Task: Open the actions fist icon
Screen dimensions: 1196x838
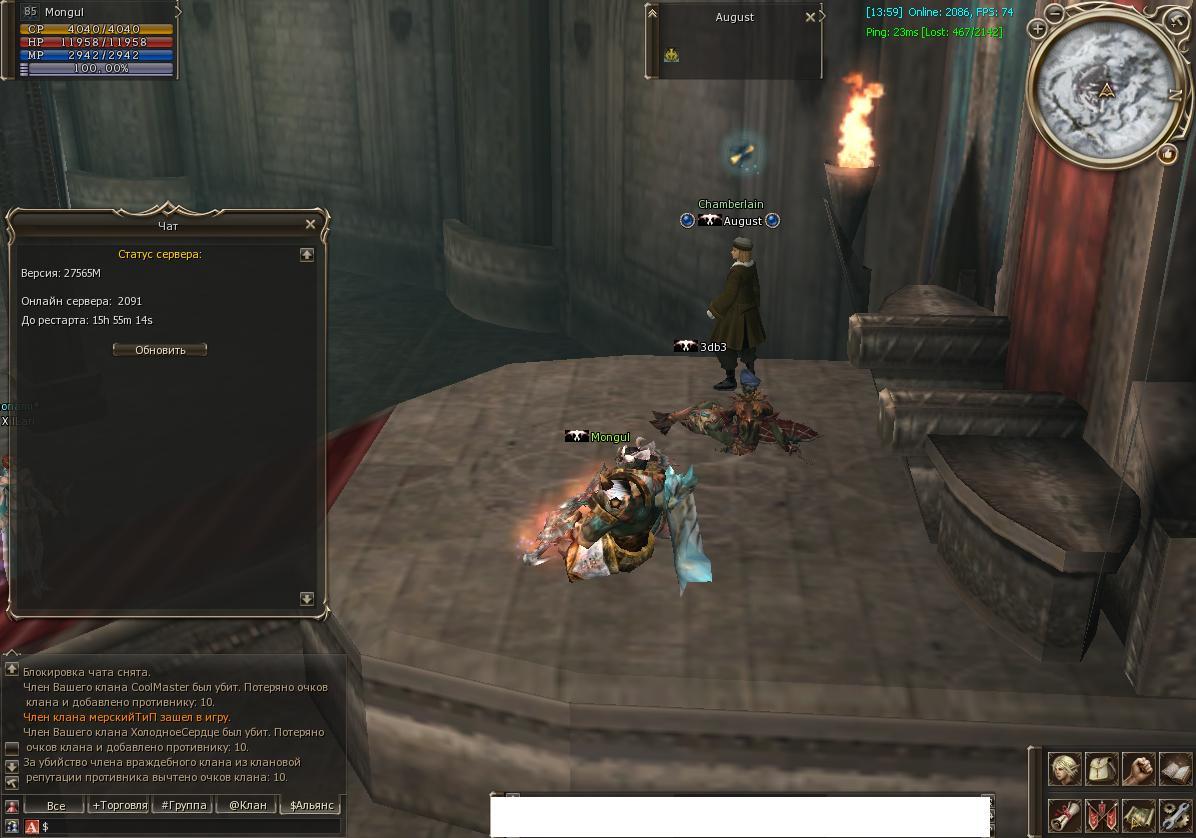Action: coord(1138,768)
